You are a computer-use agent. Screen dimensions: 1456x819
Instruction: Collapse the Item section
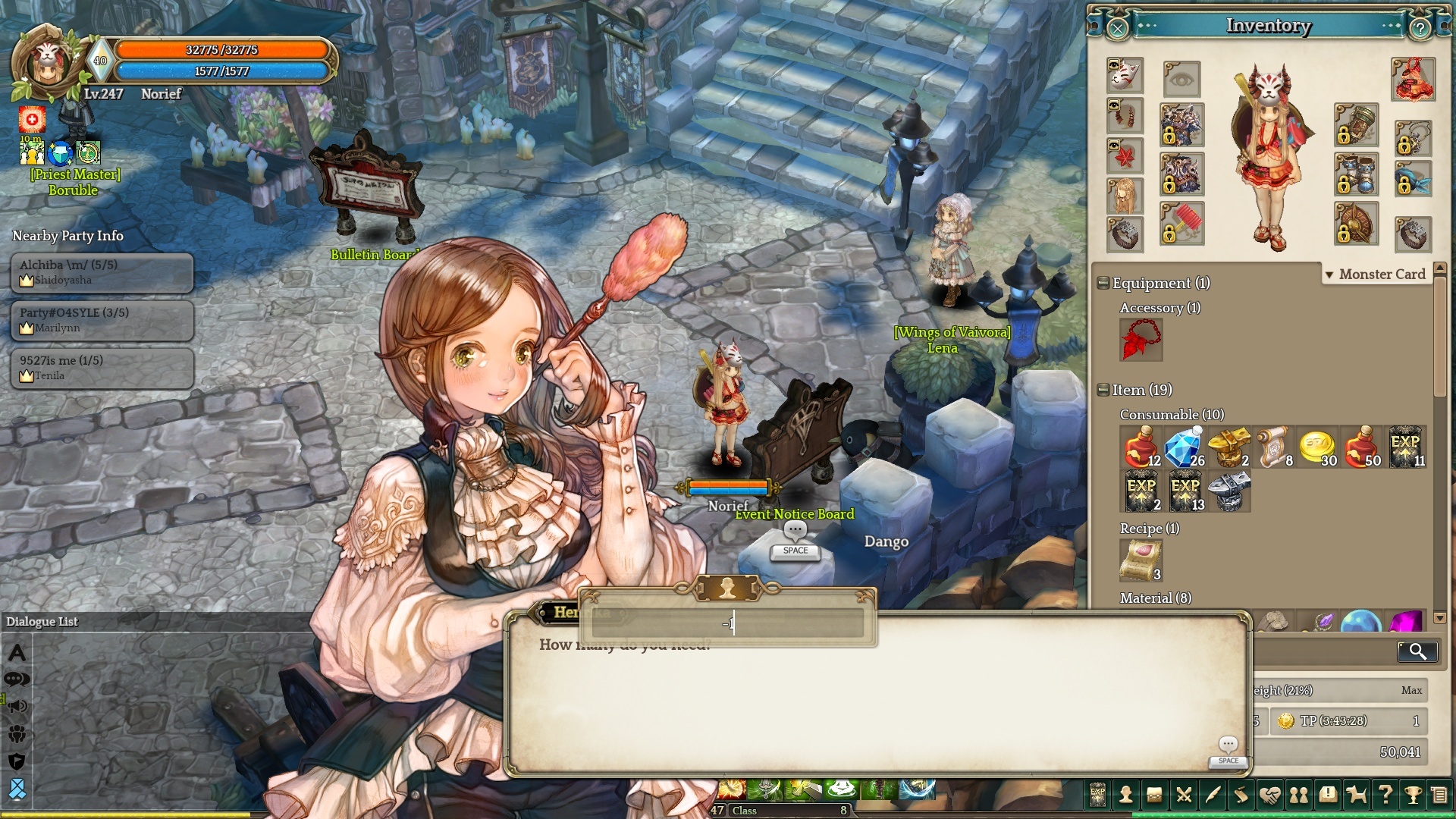pyautogui.click(x=1103, y=390)
